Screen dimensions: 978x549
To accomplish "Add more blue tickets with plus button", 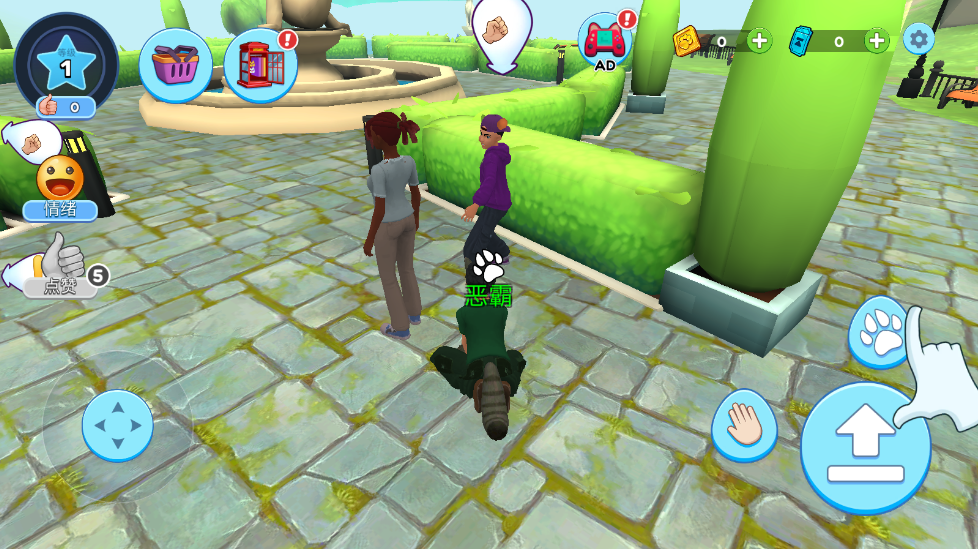I will [x=876, y=41].
